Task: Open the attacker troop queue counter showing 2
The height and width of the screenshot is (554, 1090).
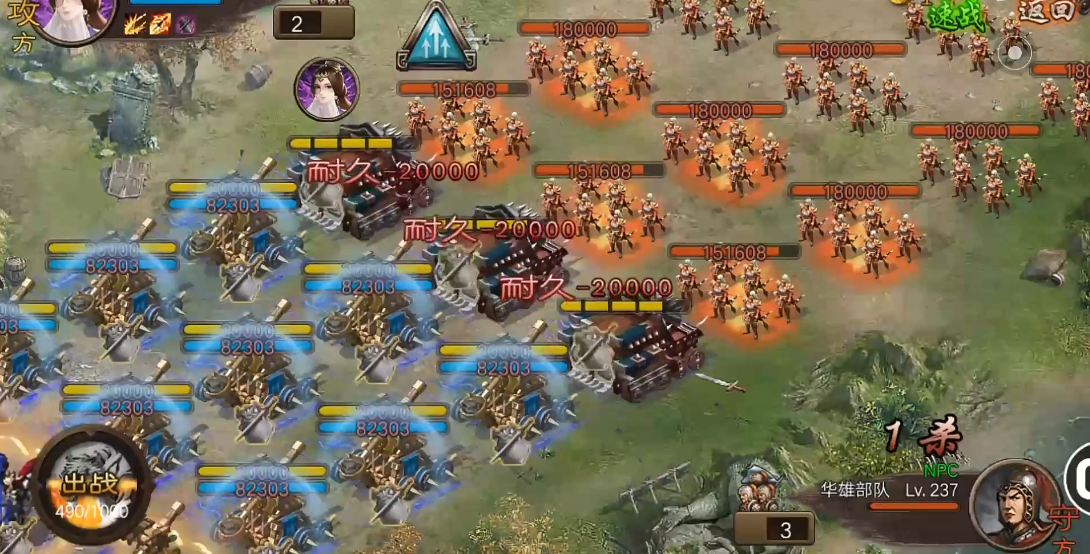Action: pos(313,23)
